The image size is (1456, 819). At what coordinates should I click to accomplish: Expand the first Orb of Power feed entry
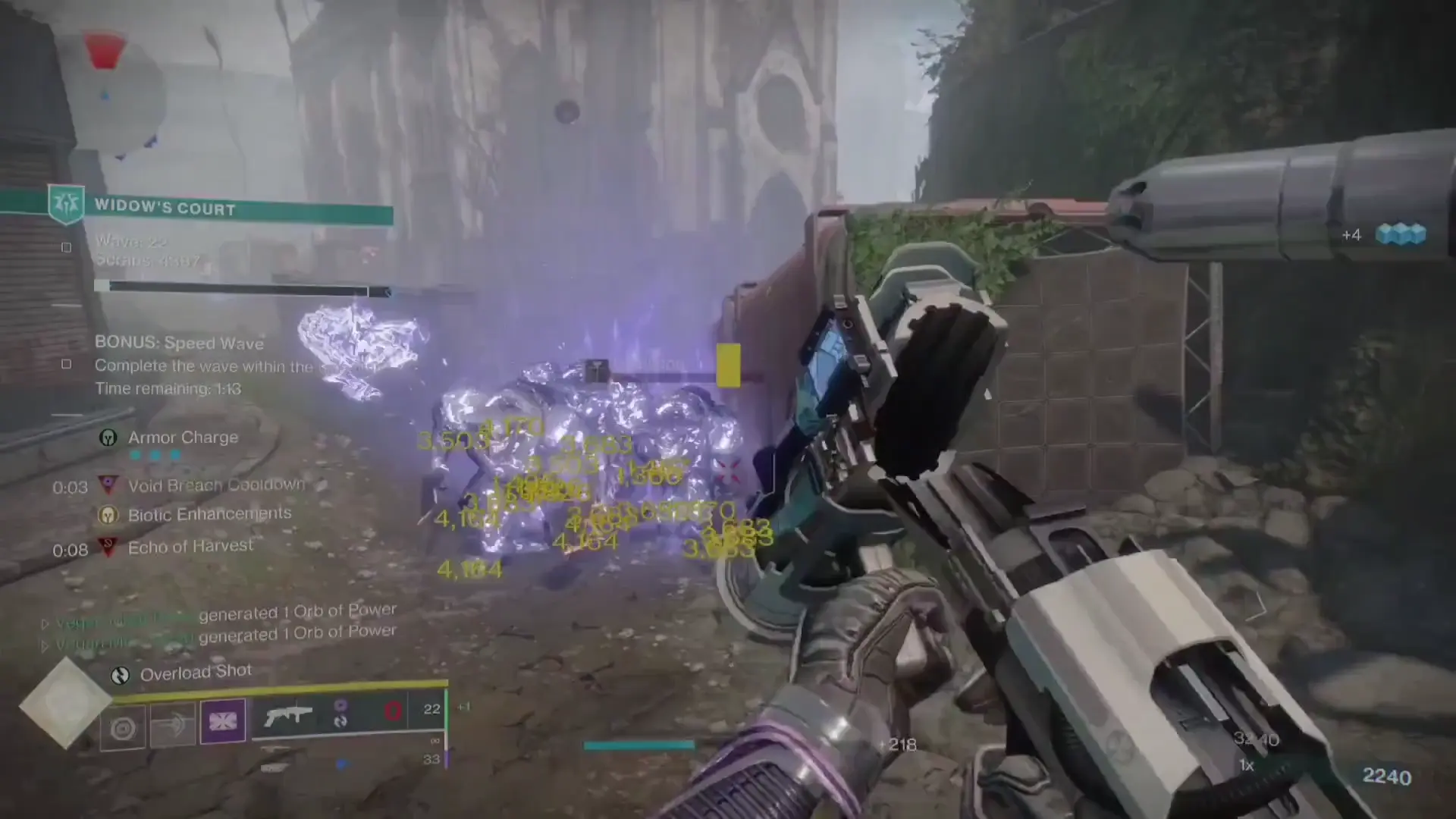(45, 624)
